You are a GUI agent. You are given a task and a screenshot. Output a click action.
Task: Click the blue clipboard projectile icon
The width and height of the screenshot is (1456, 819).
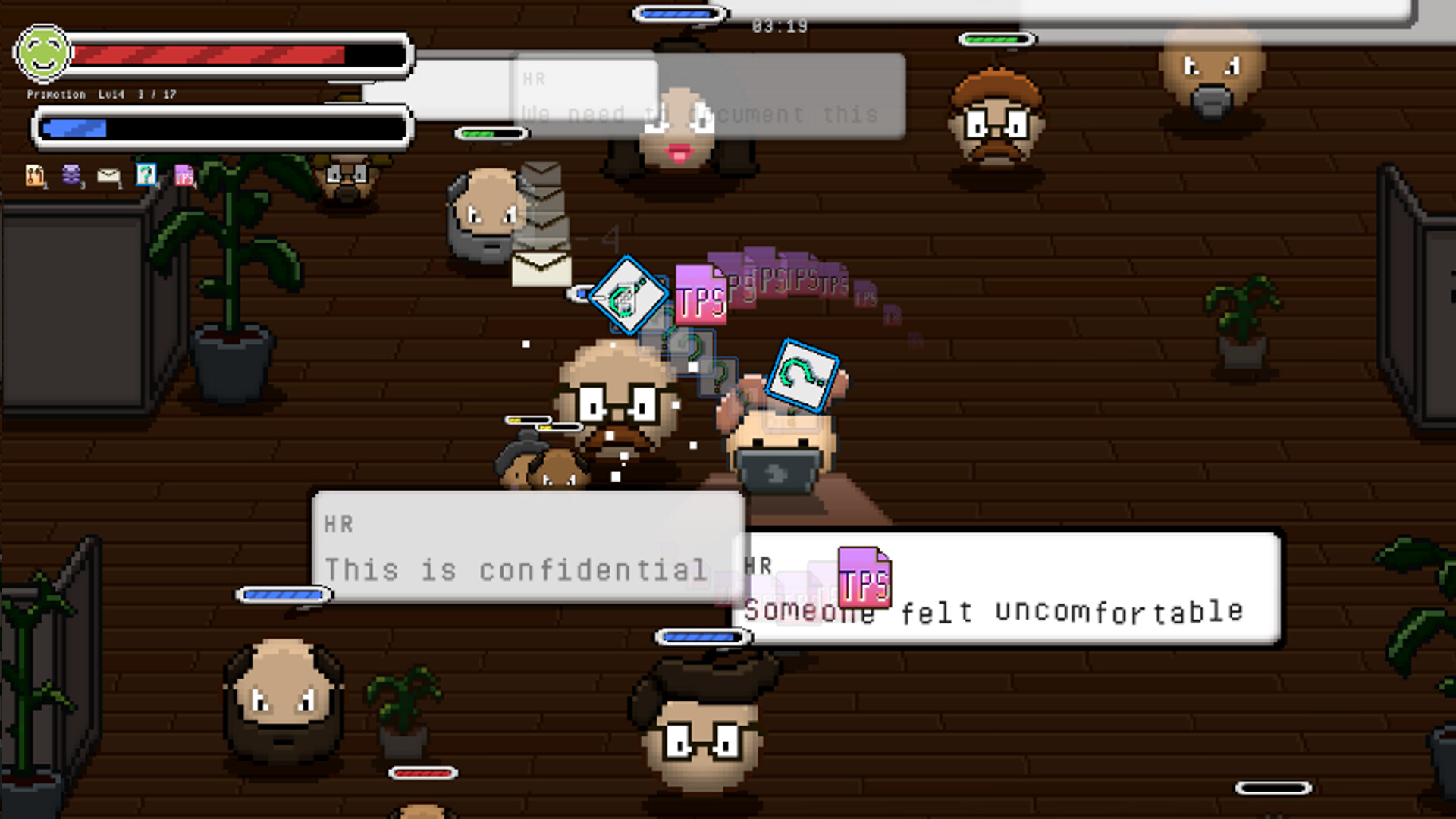click(x=628, y=297)
